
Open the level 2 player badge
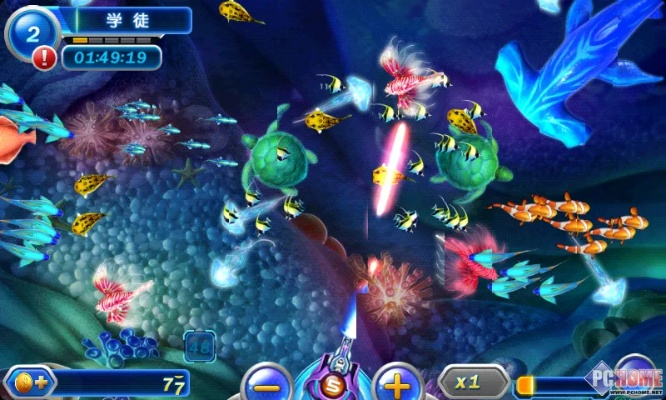(30, 32)
